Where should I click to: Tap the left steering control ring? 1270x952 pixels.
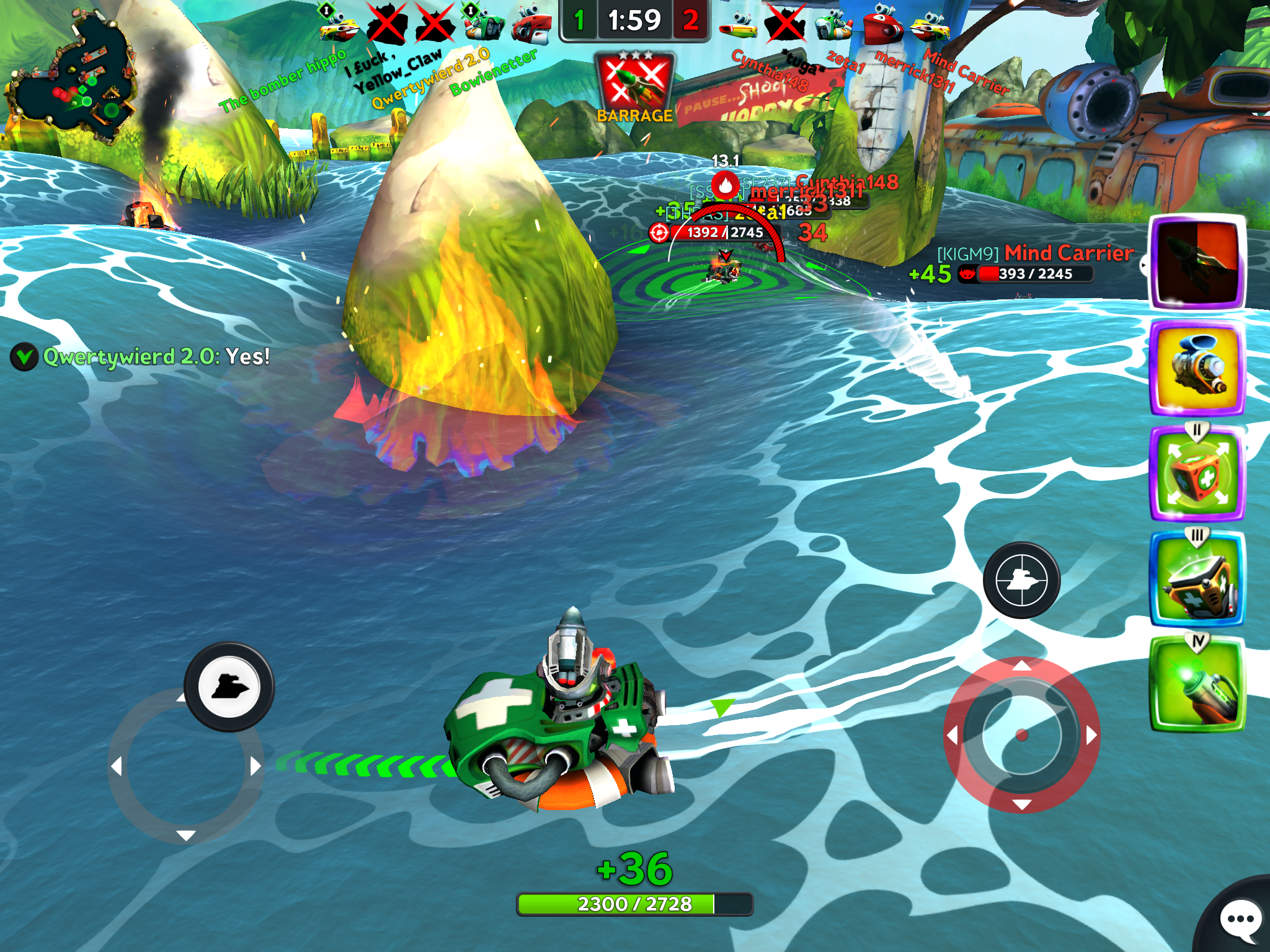(185, 767)
